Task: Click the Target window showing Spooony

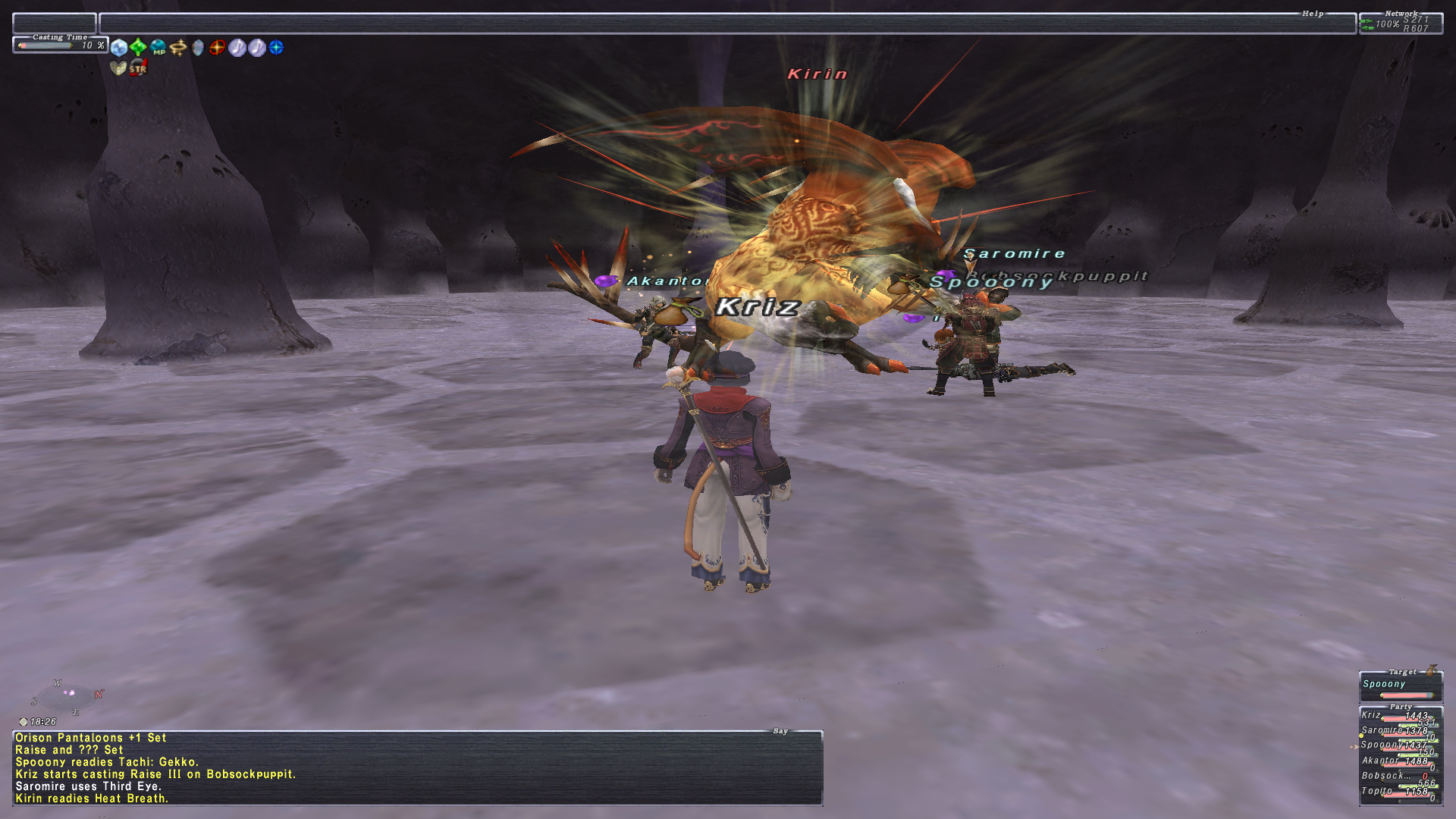Action: [x=1400, y=688]
